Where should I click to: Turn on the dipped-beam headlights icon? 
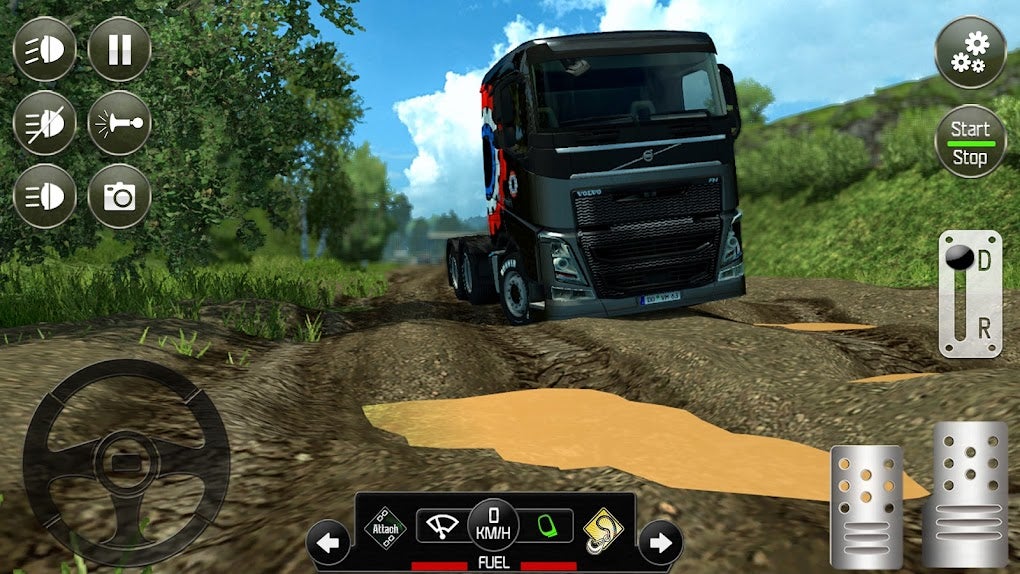coord(44,49)
